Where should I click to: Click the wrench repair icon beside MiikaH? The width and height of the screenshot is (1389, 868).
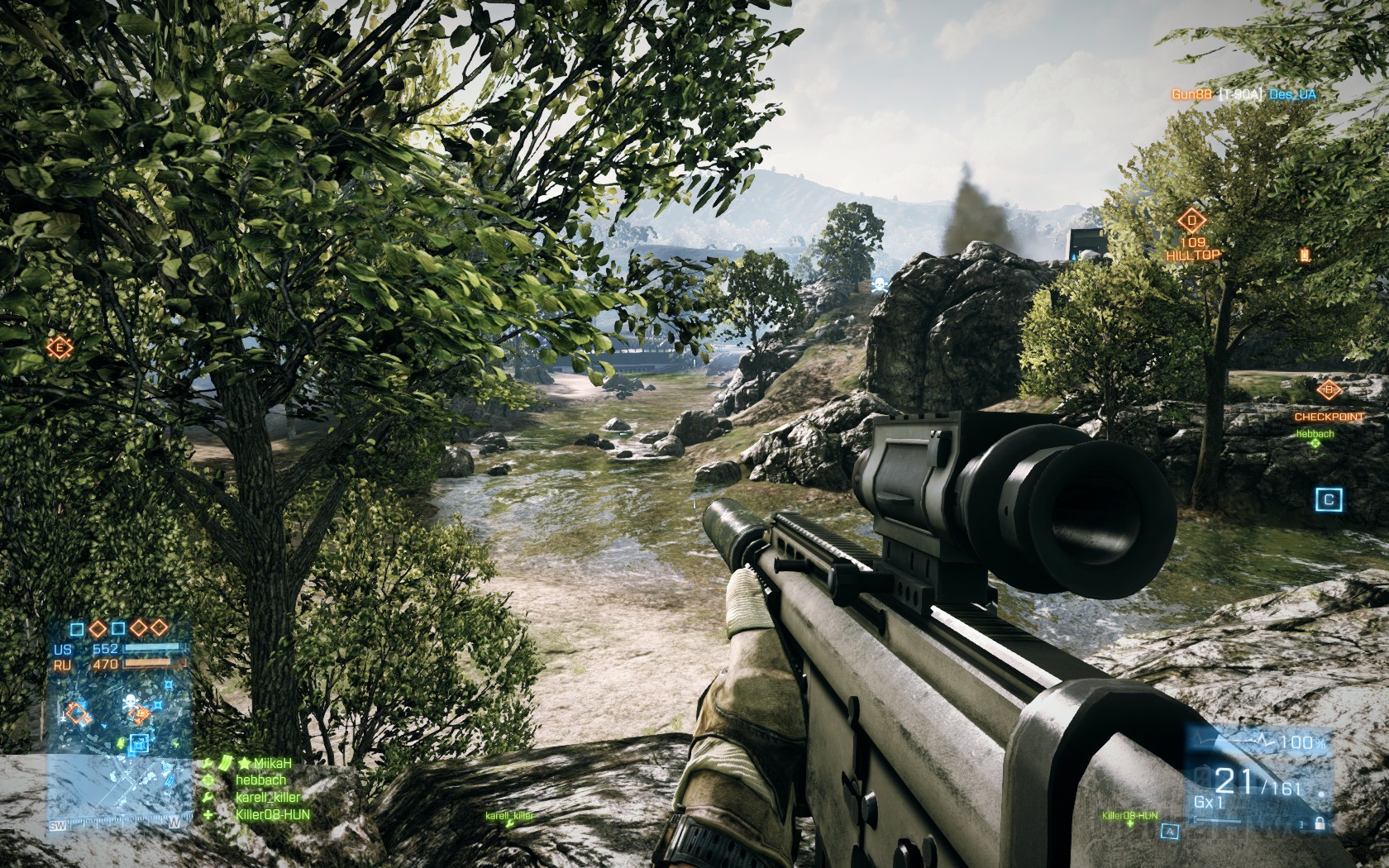pyautogui.click(x=208, y=763)
